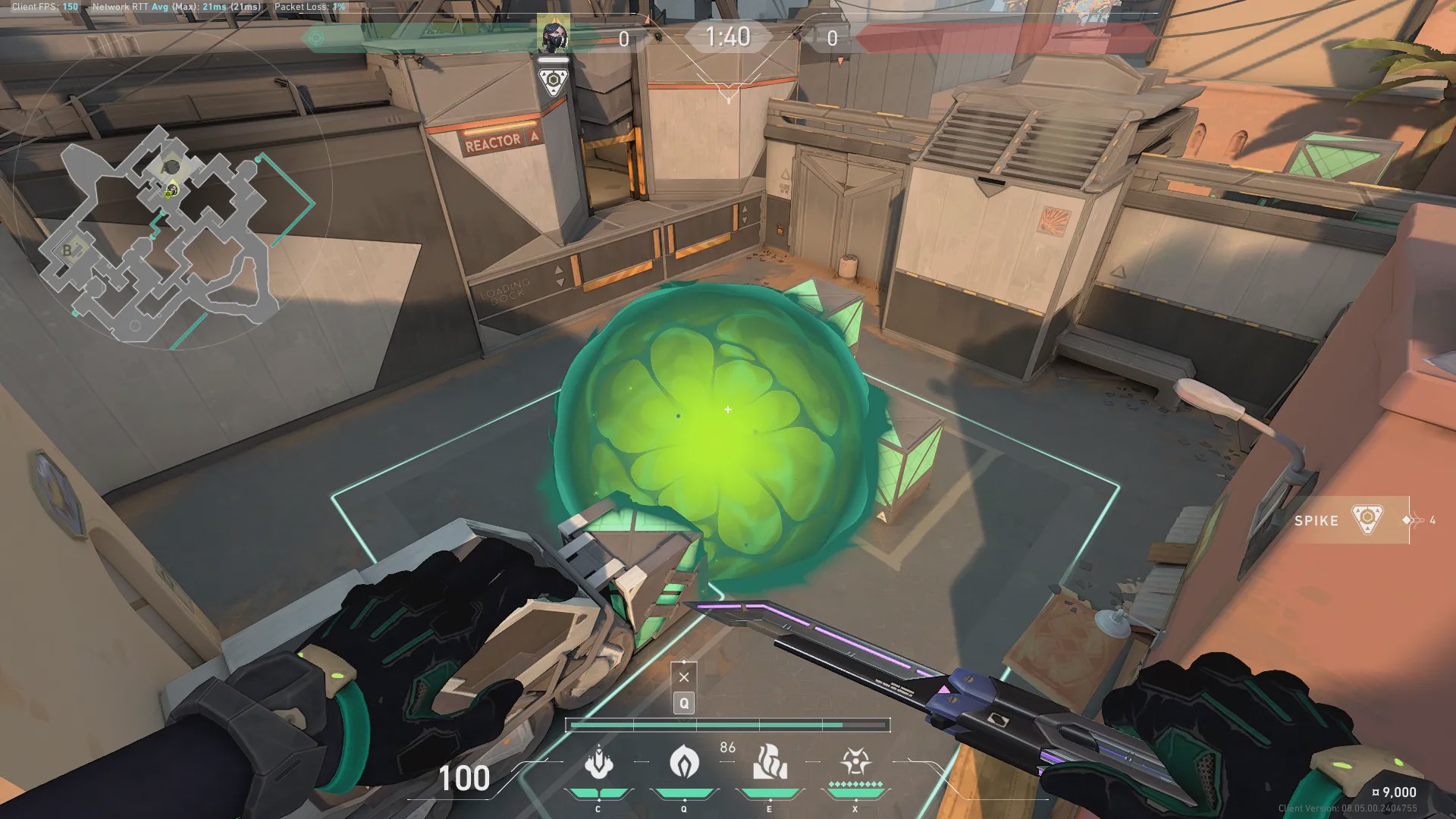1456x819 pixels.
Task: Select the Poison Cloud ability icon
Action: pyautogui.click(x=684, y=762)
